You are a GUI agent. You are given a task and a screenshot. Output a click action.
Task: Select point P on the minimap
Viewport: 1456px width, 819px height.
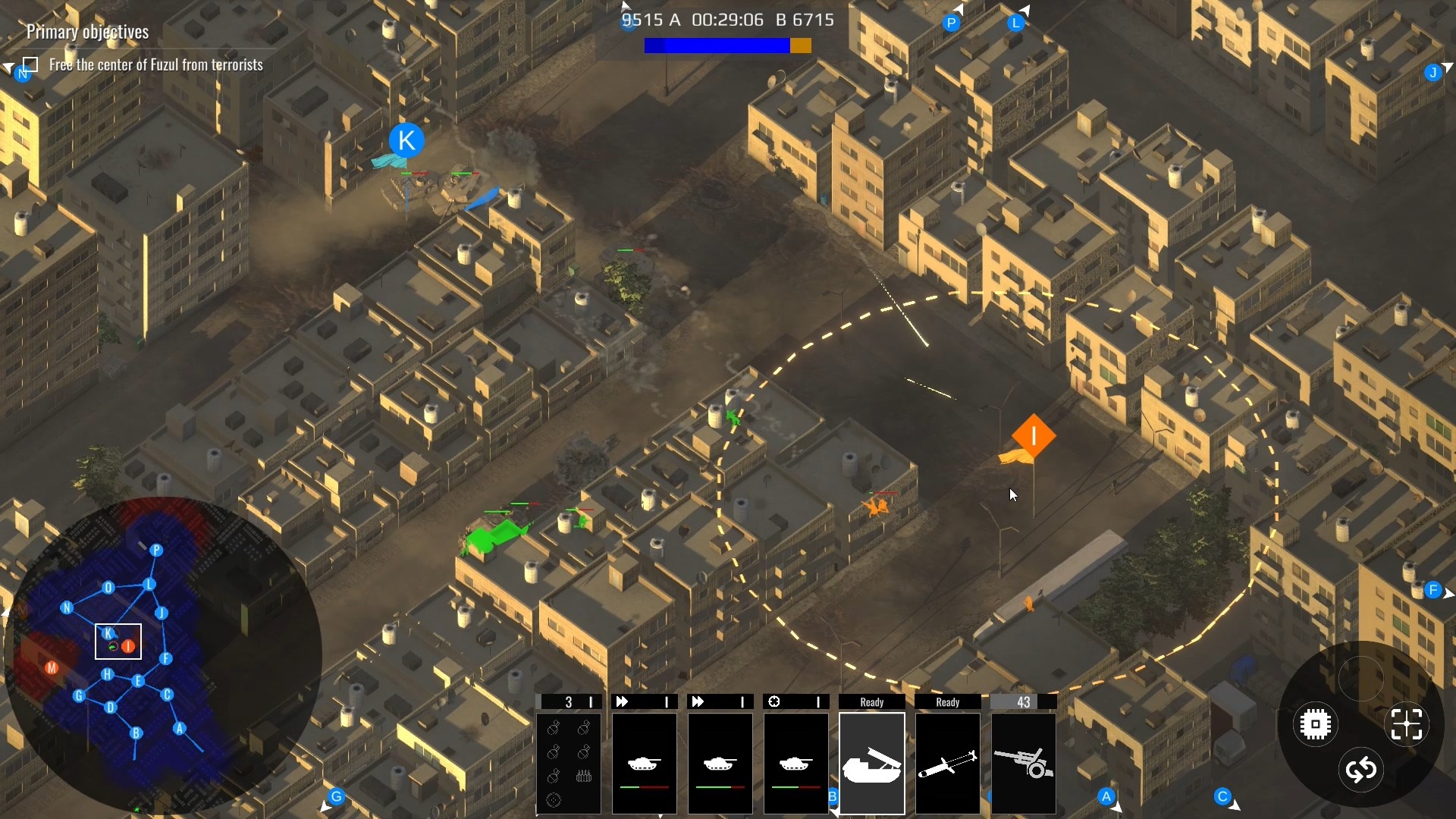point(156,551)
